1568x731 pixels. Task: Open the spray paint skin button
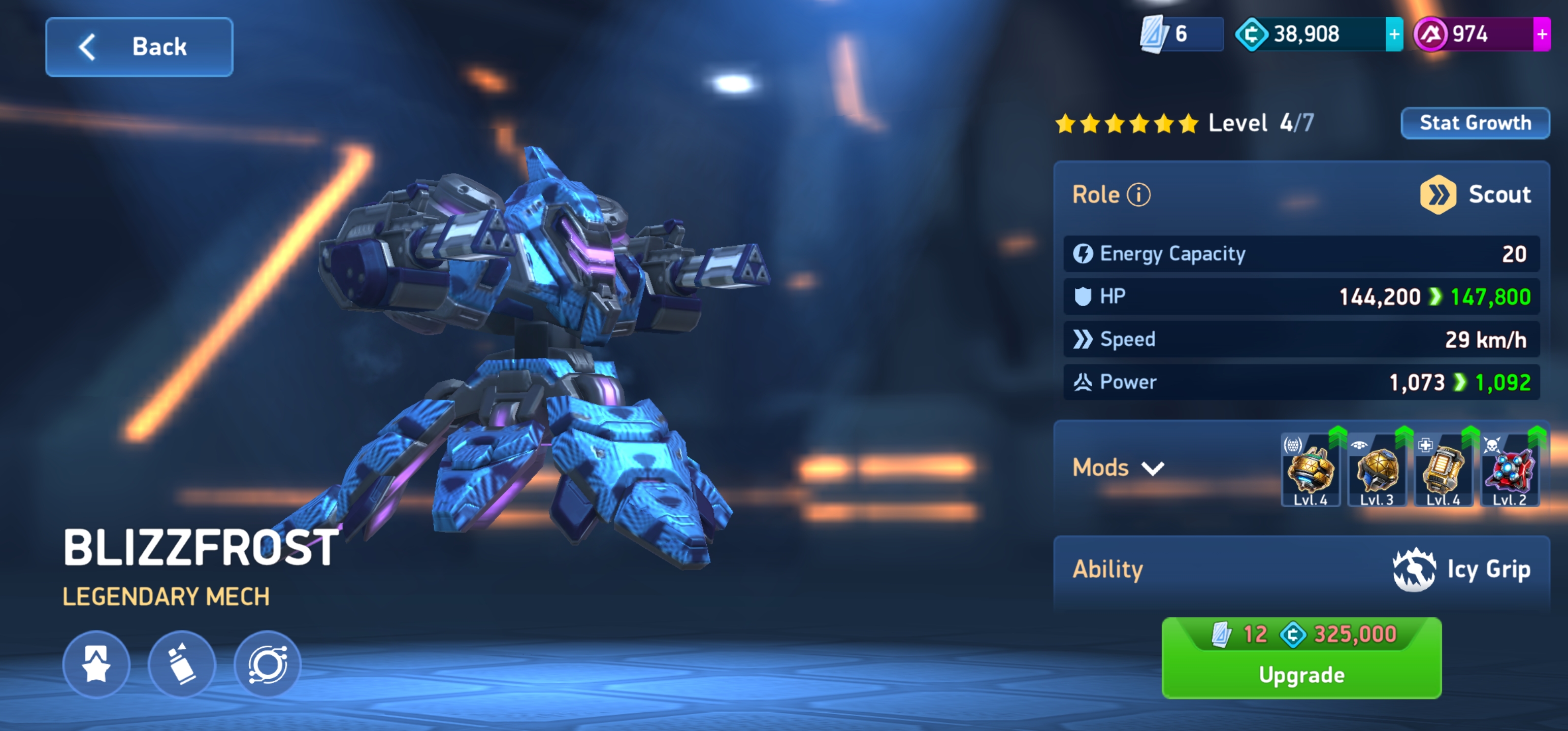181,664
